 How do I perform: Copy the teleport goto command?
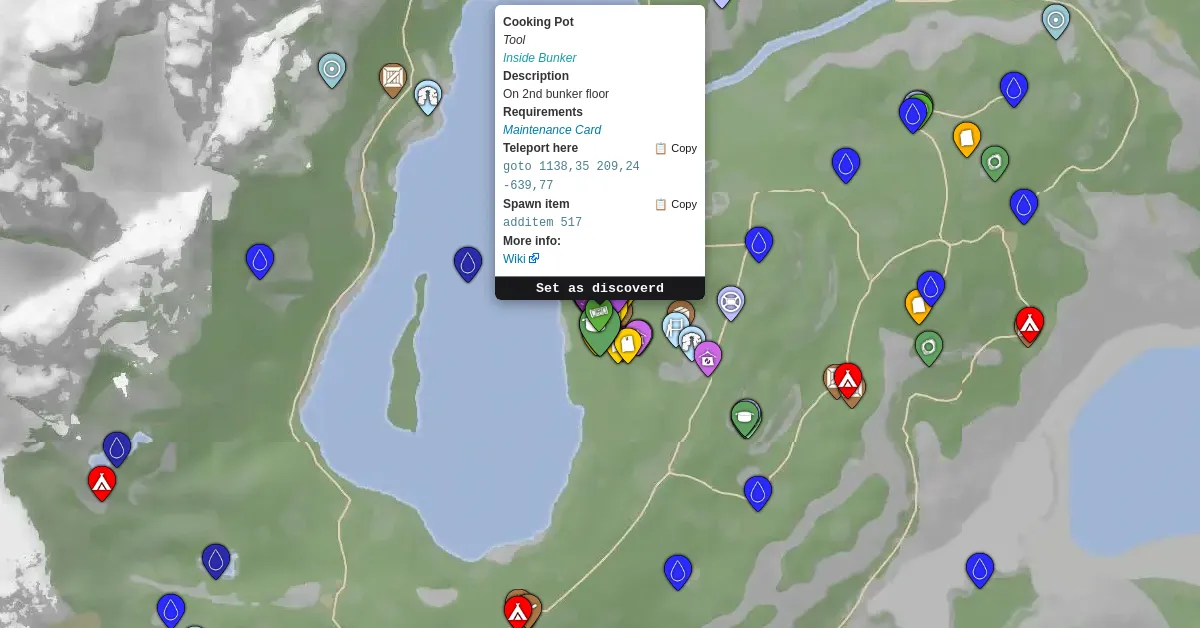676,148
